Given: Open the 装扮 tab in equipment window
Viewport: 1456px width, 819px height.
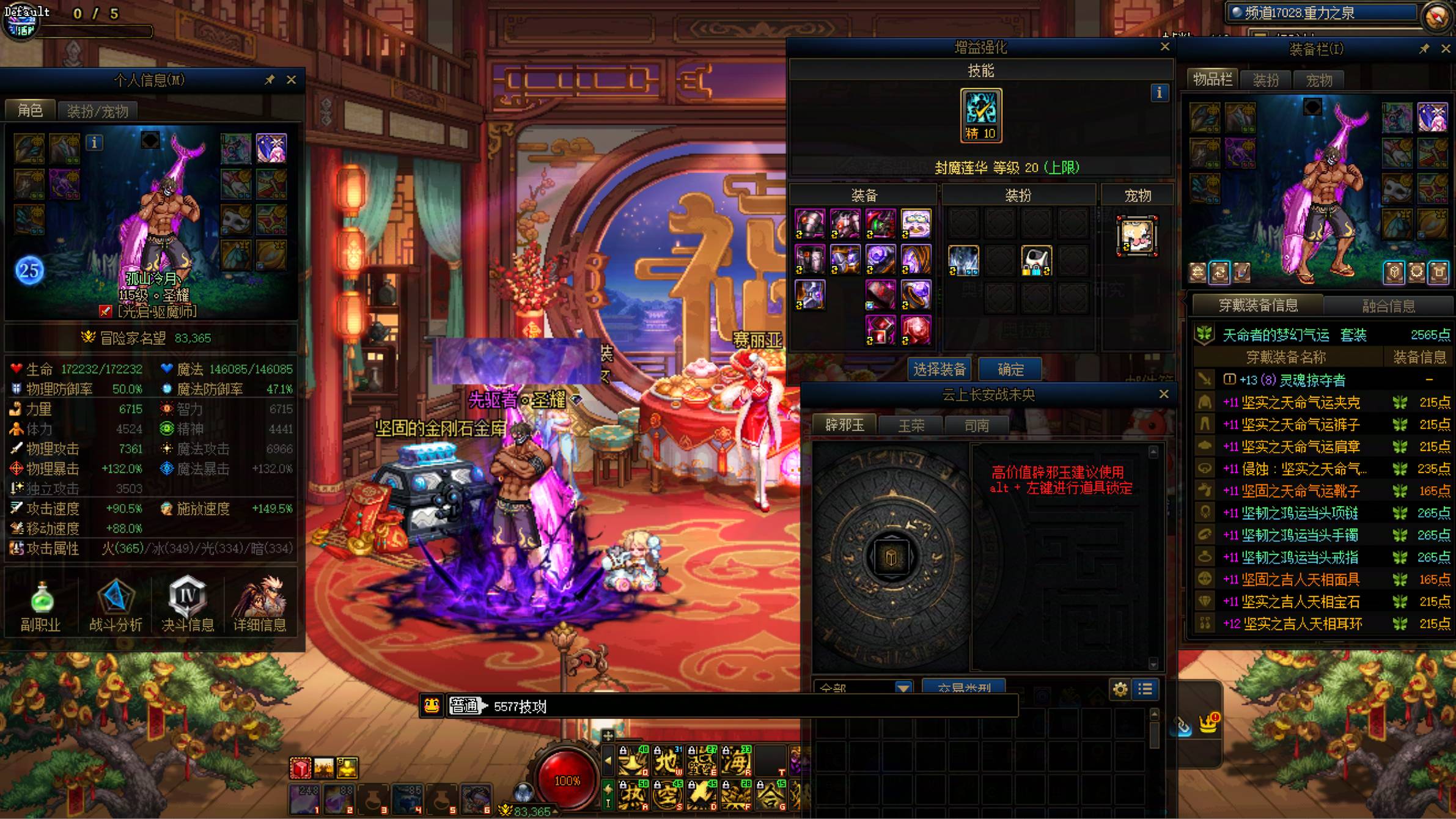Looking at the screenshot, I should (1265, 80).
